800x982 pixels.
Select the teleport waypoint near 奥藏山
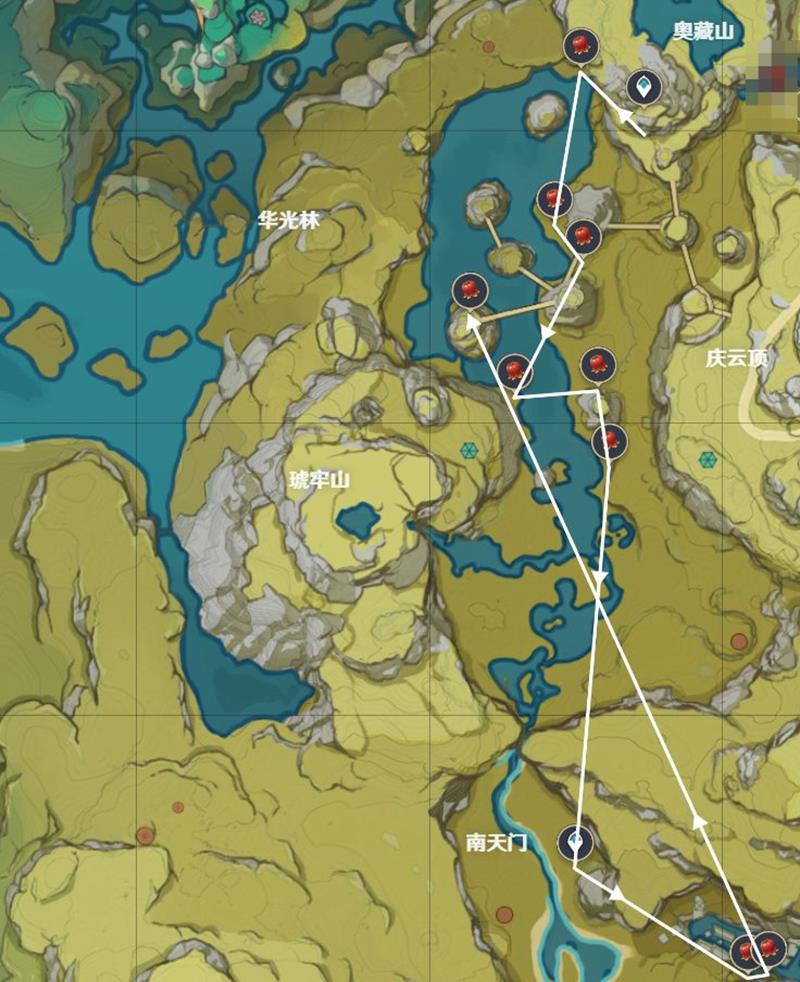[643, 88]
